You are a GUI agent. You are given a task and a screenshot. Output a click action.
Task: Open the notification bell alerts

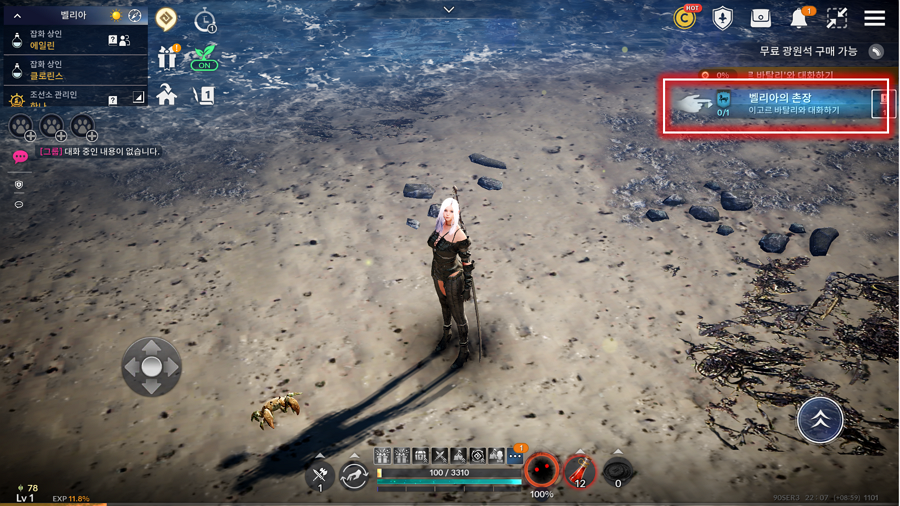(799, 18)
